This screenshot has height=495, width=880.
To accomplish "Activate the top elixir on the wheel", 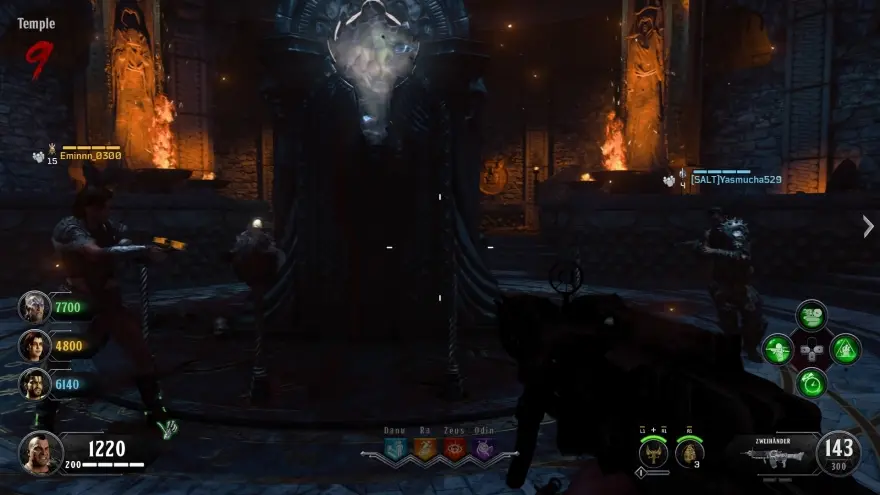I will 811,316.
